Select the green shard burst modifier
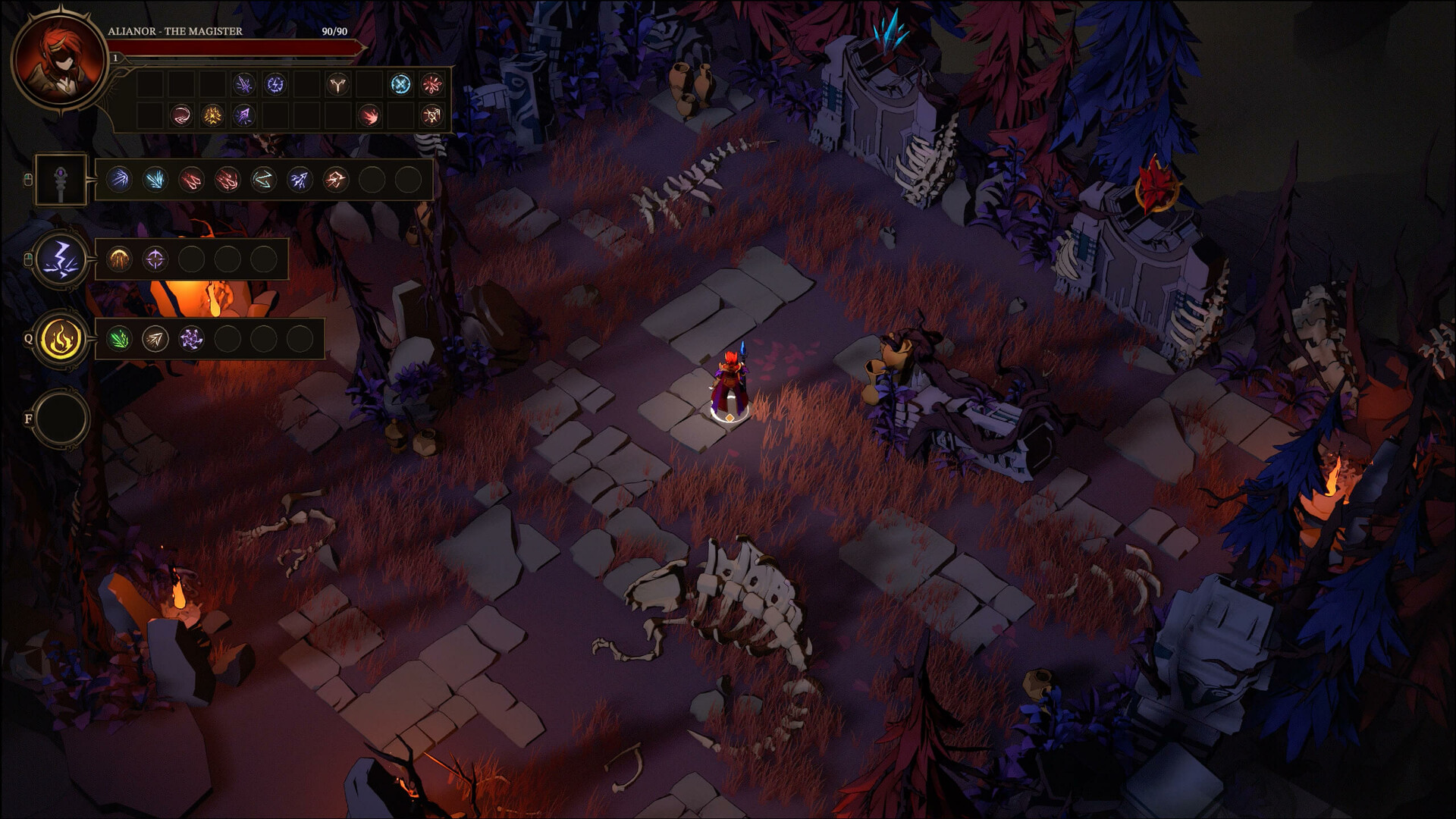Image resolution: width=1456 pixels, height=819 pixels. (119, 339)
